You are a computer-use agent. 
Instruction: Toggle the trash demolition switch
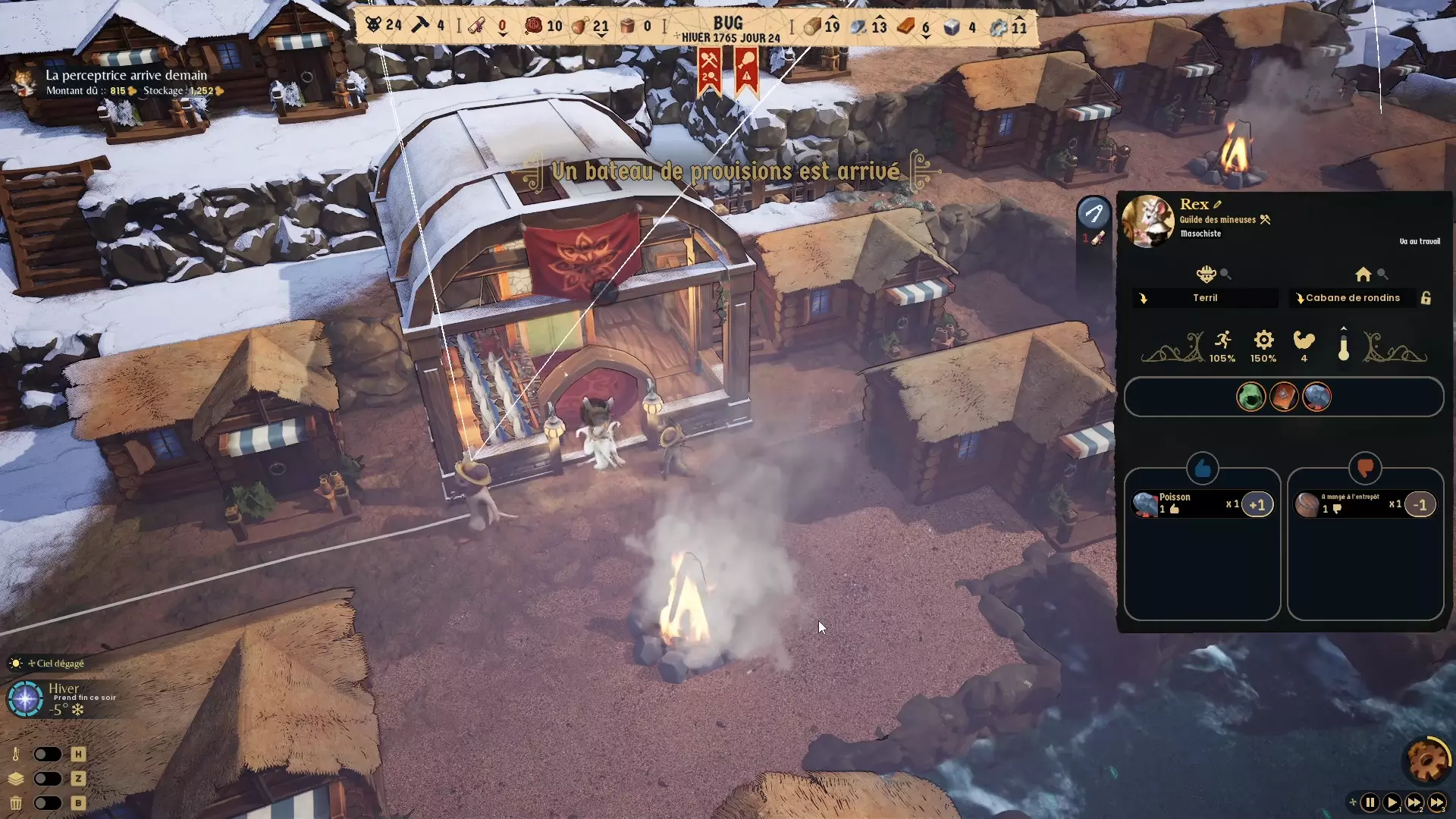click(x=47, y=803)
